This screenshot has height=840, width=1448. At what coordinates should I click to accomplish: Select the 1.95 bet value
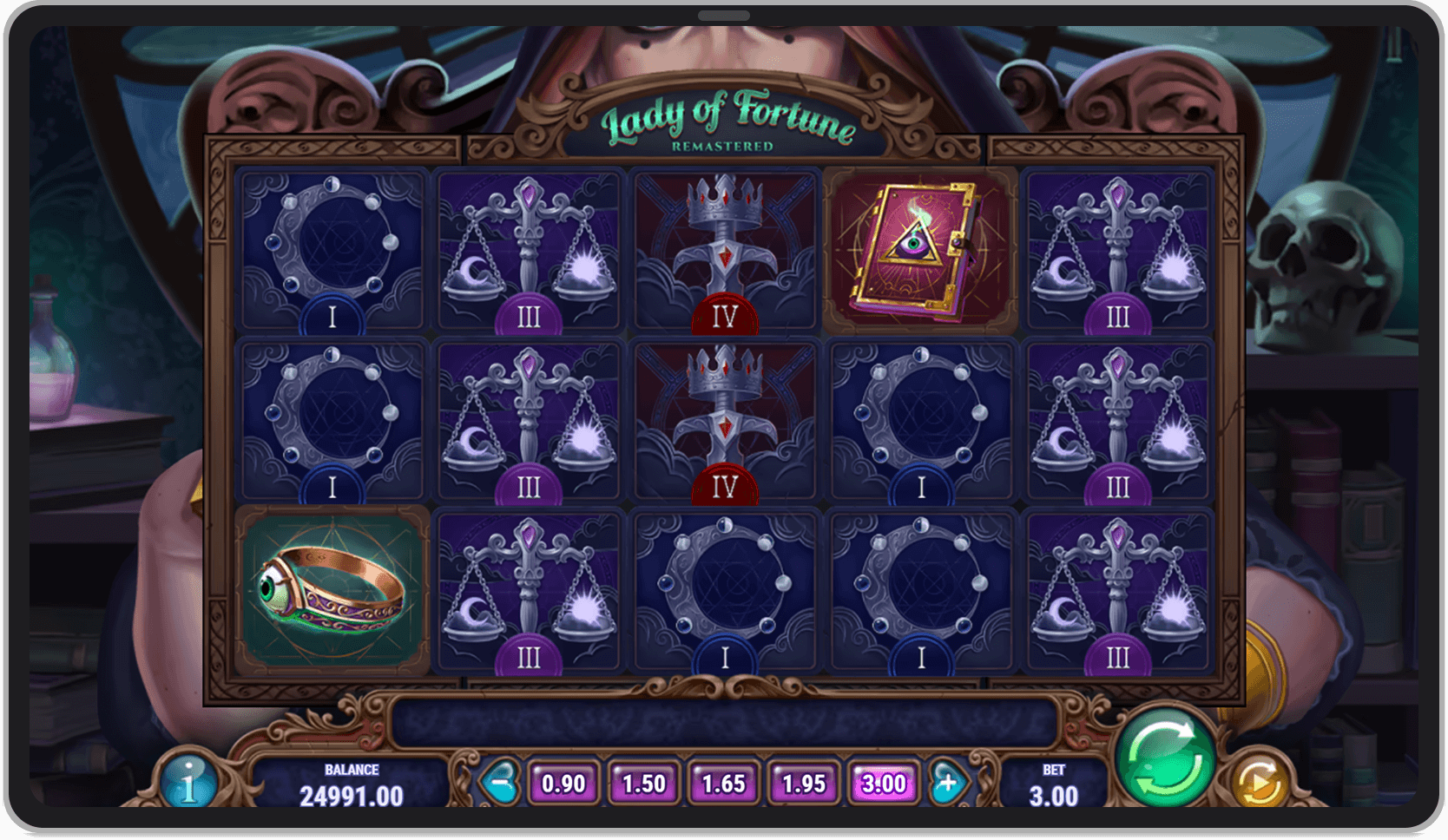803,782
